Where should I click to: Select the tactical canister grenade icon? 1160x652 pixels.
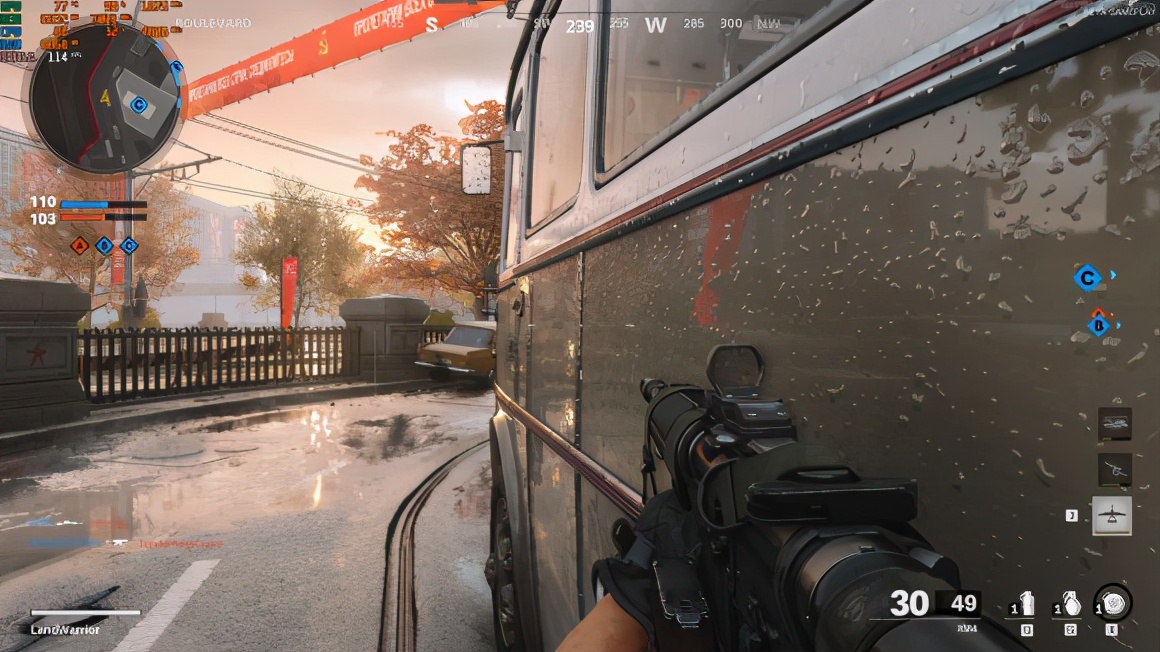(x=1026, y=604)
